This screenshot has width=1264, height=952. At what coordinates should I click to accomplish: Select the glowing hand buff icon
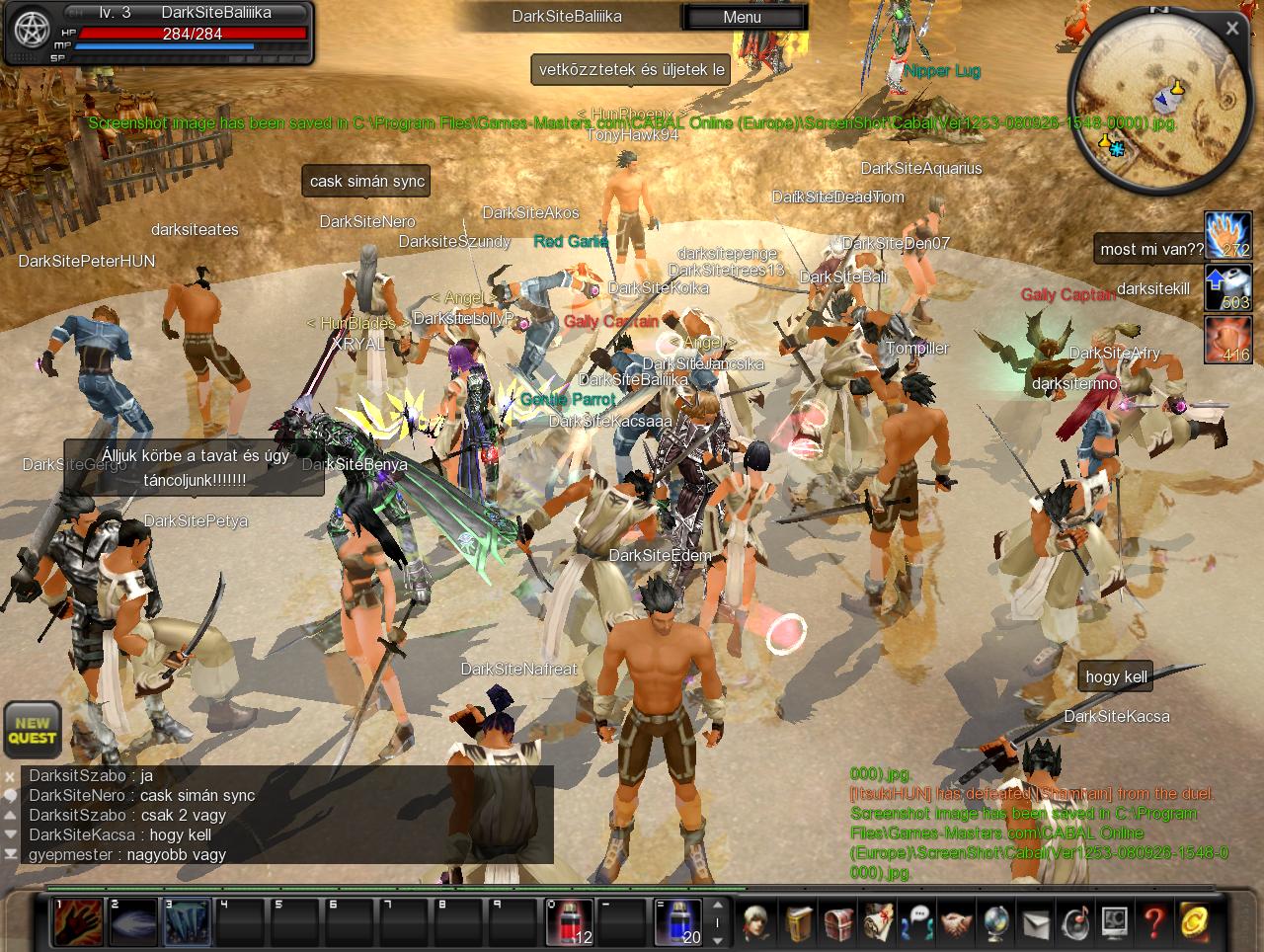click(1227, 235)
